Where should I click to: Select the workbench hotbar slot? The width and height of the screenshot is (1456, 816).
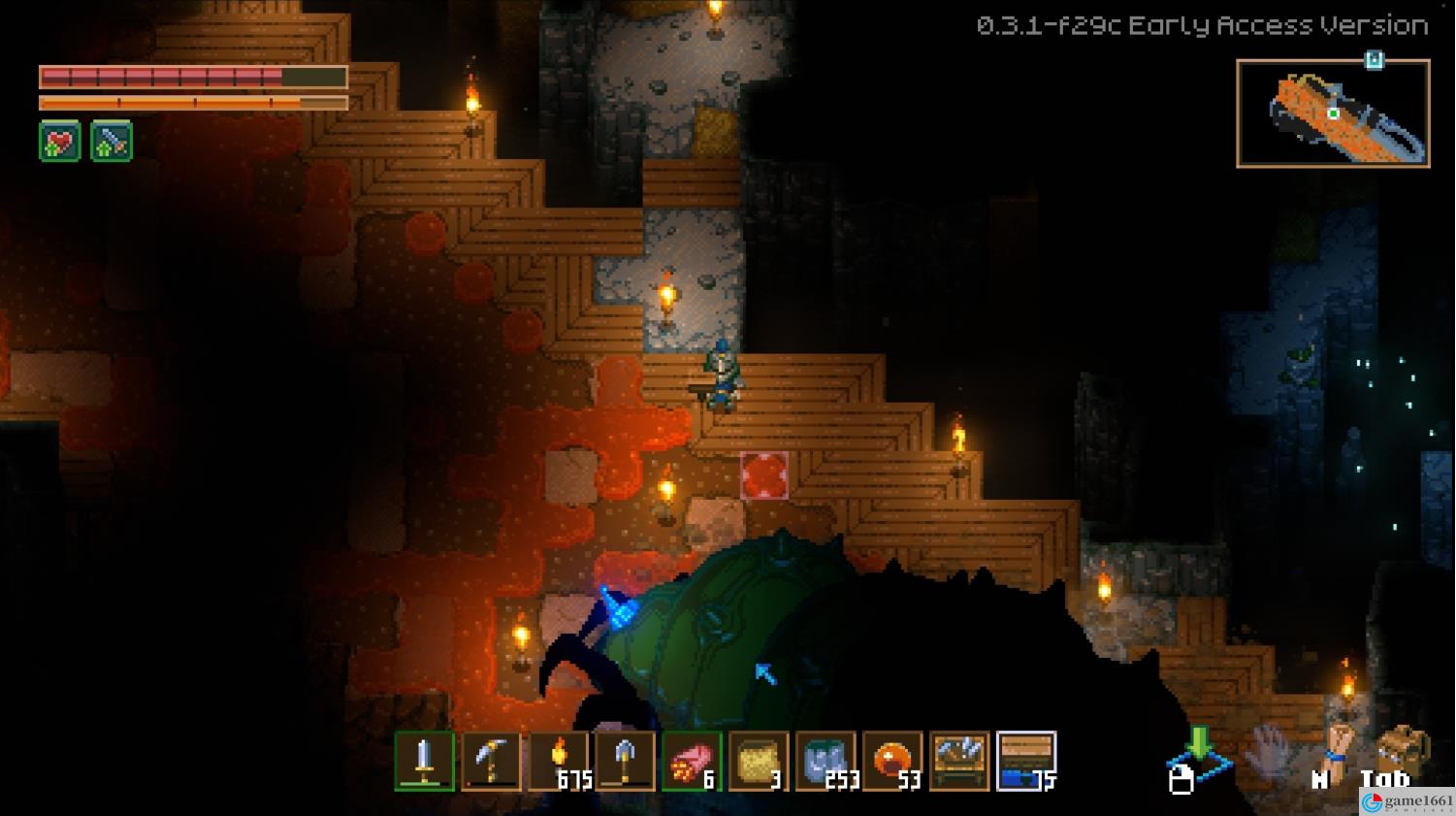point(959,761)
